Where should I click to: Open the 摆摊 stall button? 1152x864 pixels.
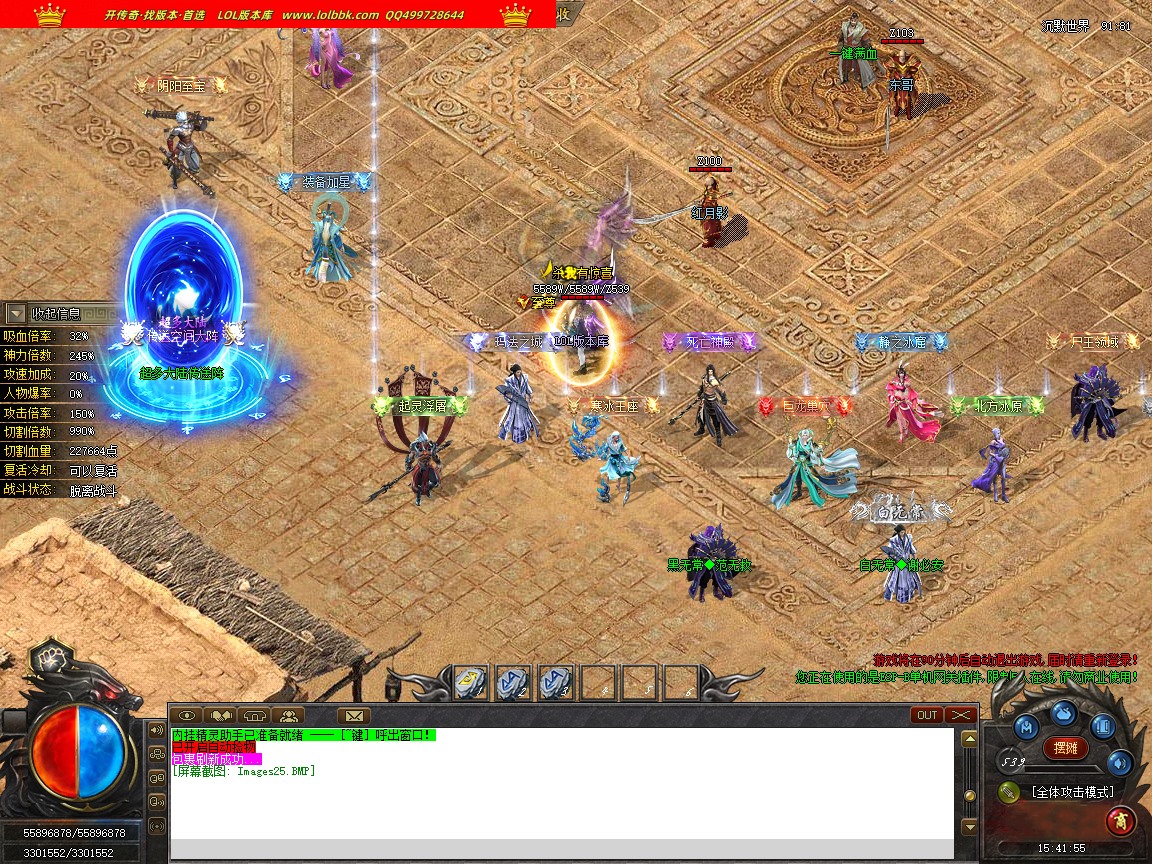(1065, 747)
